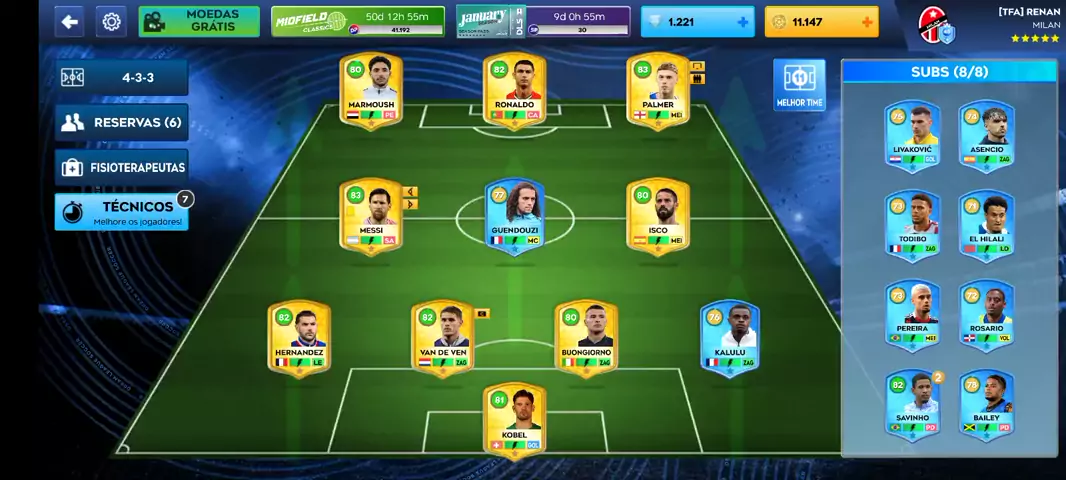This screenshot has height=480, width=1066.
Task: Open the Renan Milan club profile
Action: [x=988, y=24]
